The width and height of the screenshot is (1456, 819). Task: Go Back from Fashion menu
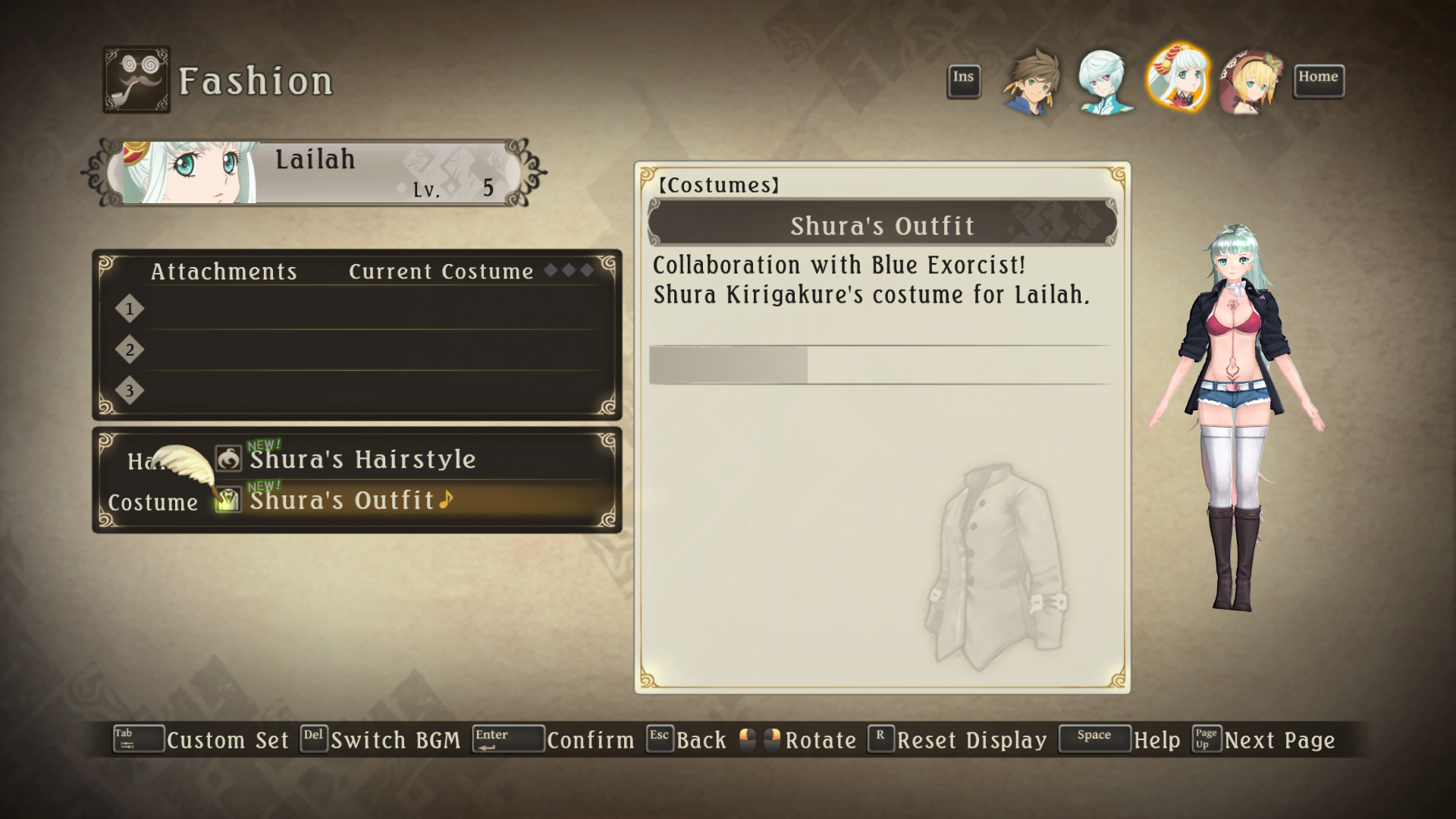coord(701,740)
